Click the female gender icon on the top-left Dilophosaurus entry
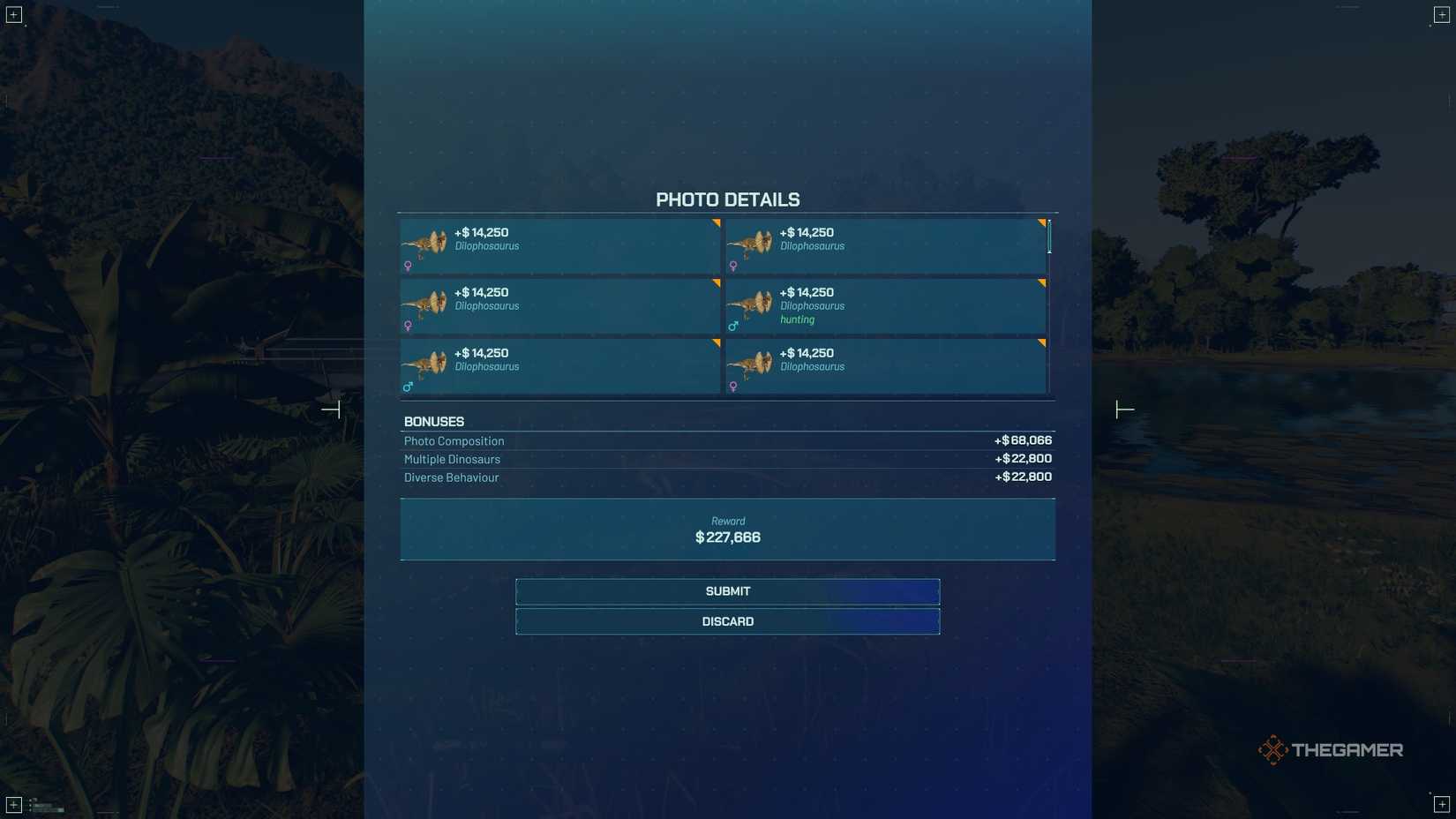 (407, 265)
